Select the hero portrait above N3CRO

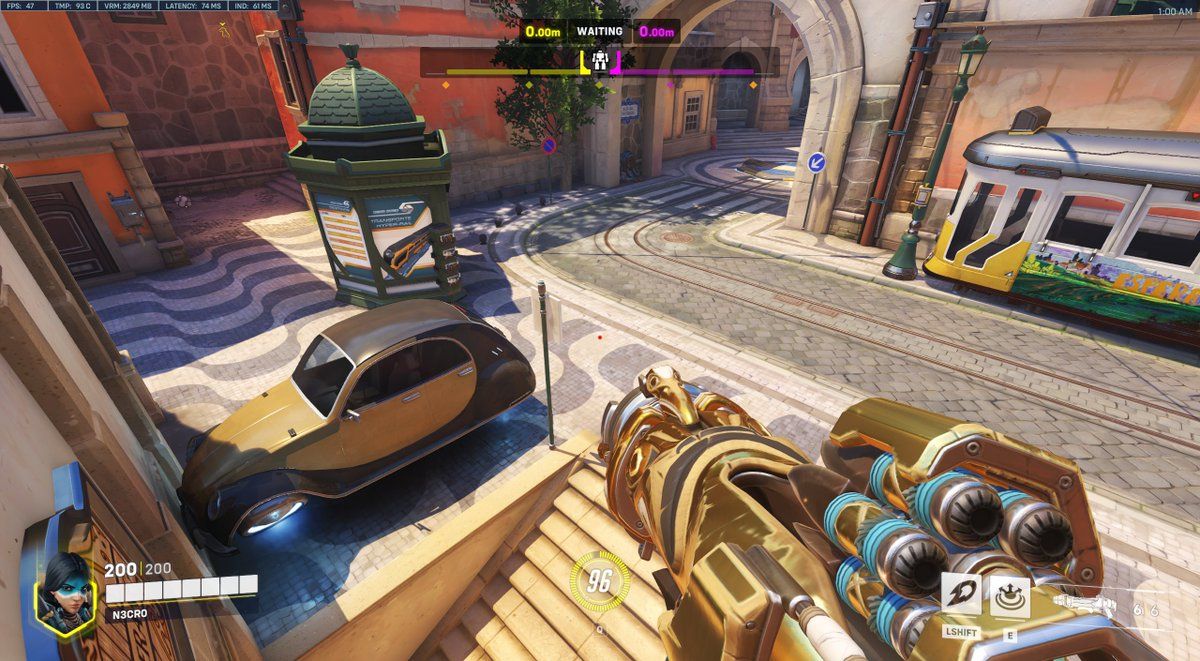tap(64, 592)
